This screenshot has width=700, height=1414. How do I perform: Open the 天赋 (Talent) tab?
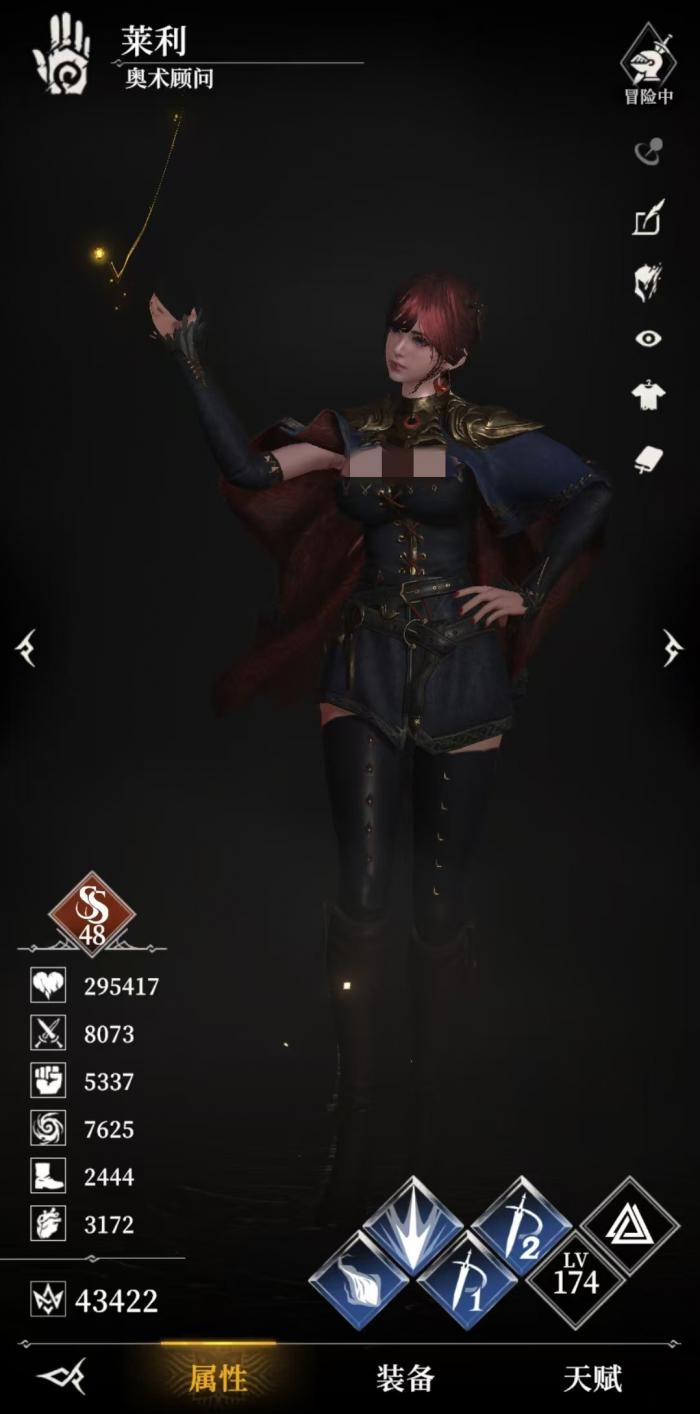click(592, 1379)
